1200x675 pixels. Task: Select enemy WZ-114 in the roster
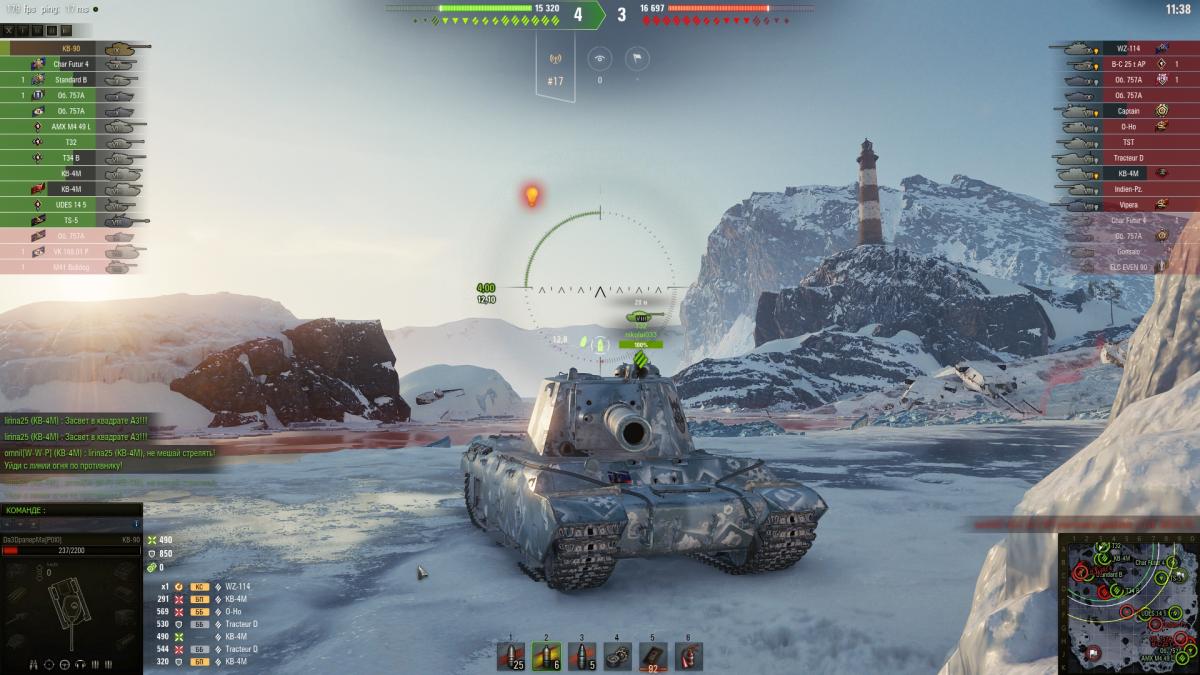pyautogui.click(x=1128, y=48)
